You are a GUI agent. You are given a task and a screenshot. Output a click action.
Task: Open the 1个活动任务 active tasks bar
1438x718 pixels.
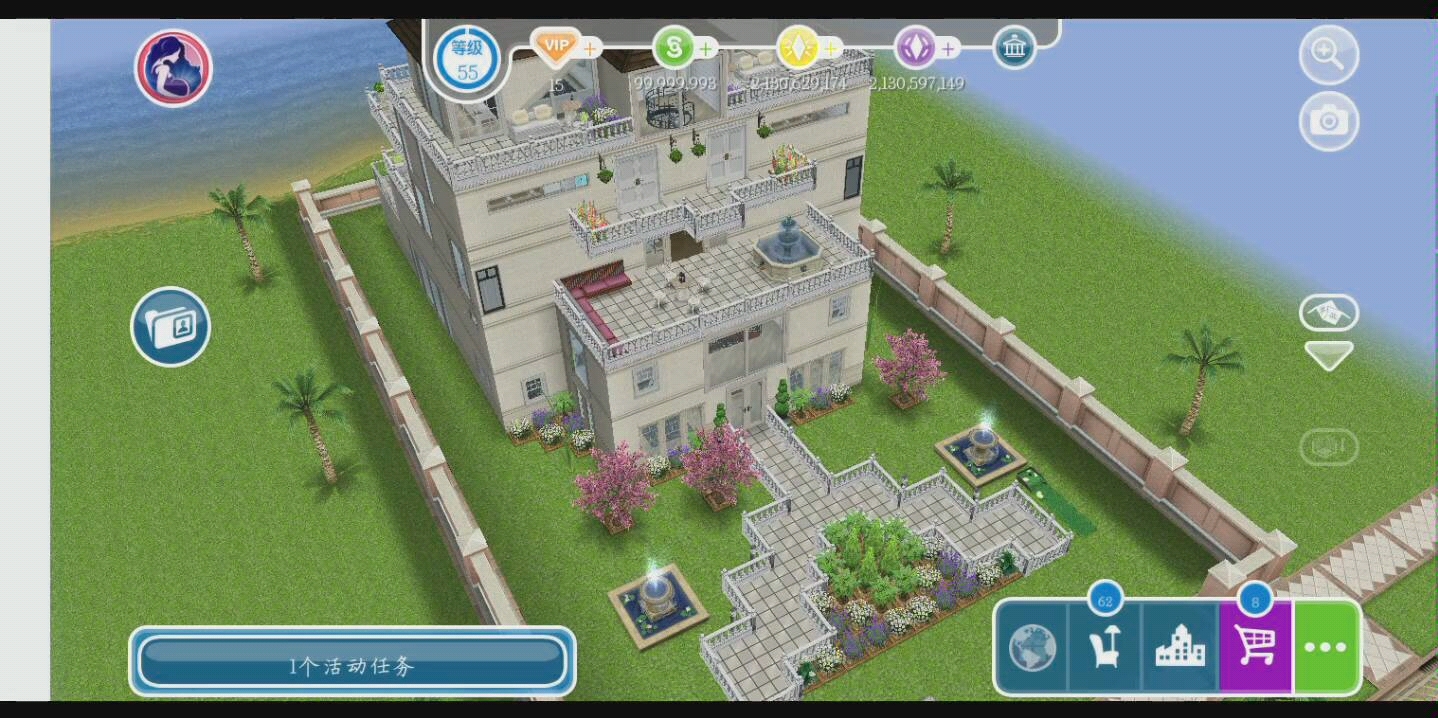point(352,663)
